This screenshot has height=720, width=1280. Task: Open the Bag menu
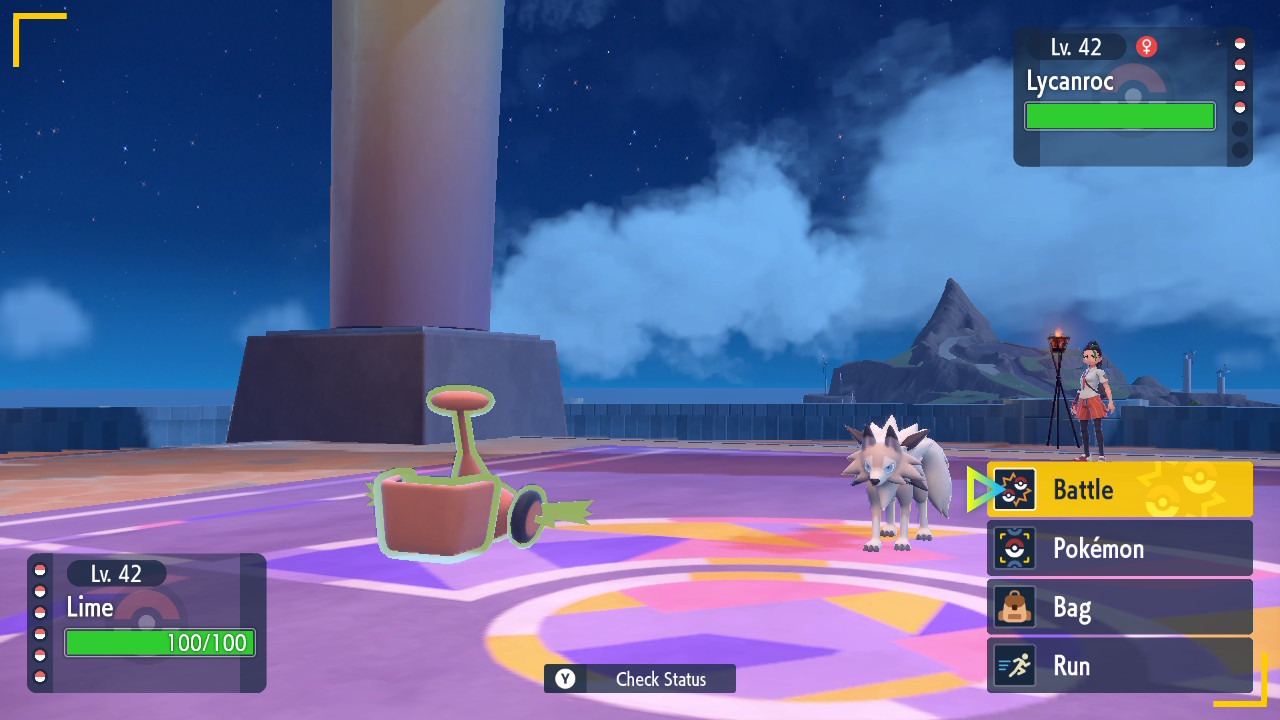[x=1119, y=607]
